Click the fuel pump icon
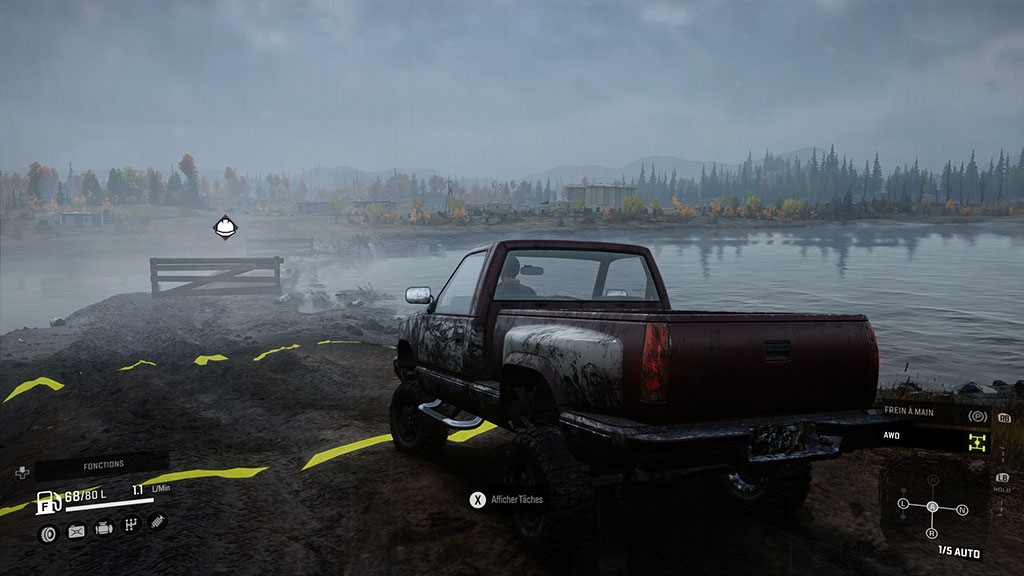This screenshot has height=576, width=1024. tap(47, 501)
